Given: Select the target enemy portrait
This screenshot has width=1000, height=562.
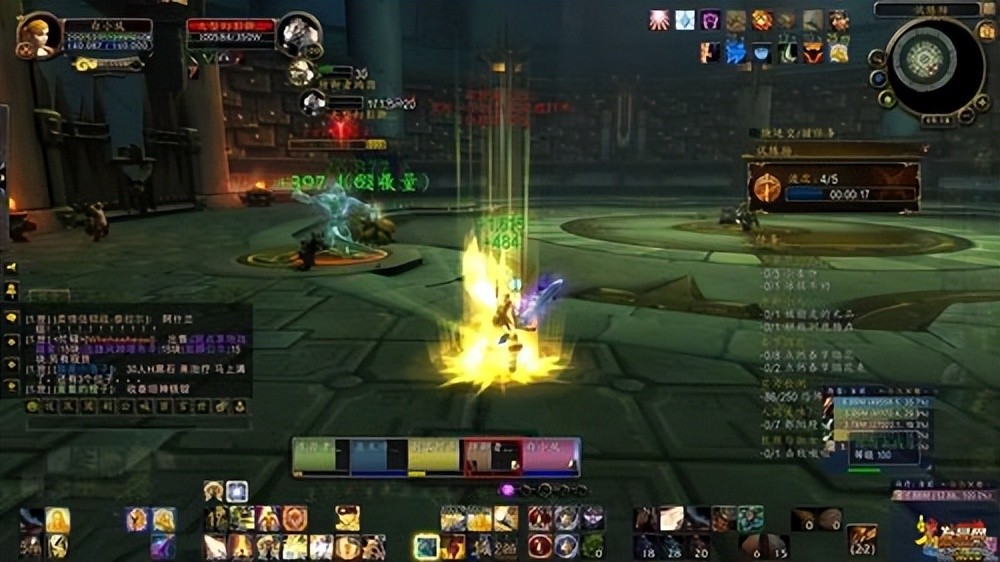Looking at the screenshot, I should click(x=298, y=36).
